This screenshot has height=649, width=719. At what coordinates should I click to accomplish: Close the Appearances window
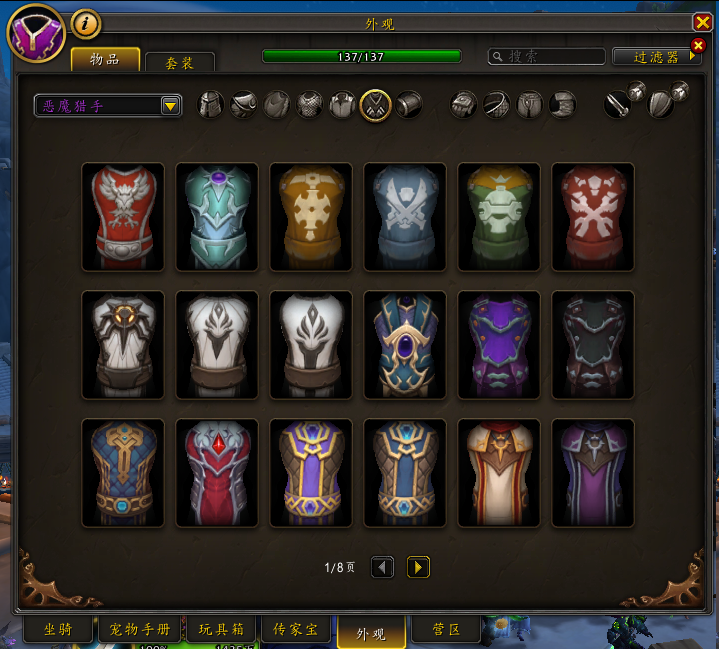point(702,22)
